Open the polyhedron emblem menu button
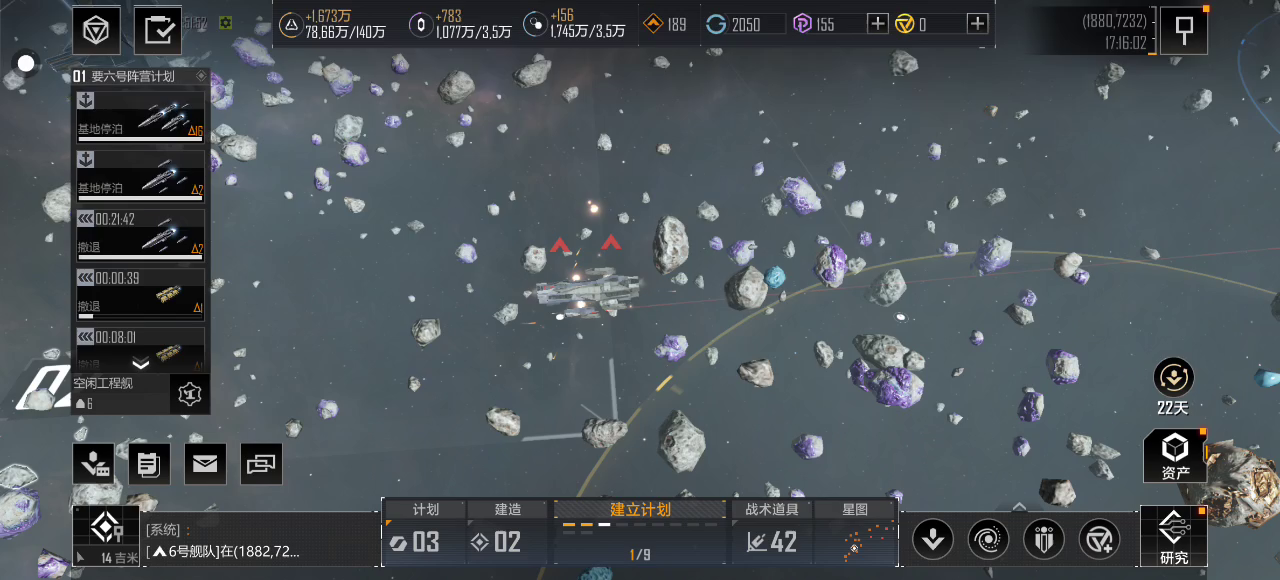 [x=96, y=30]
